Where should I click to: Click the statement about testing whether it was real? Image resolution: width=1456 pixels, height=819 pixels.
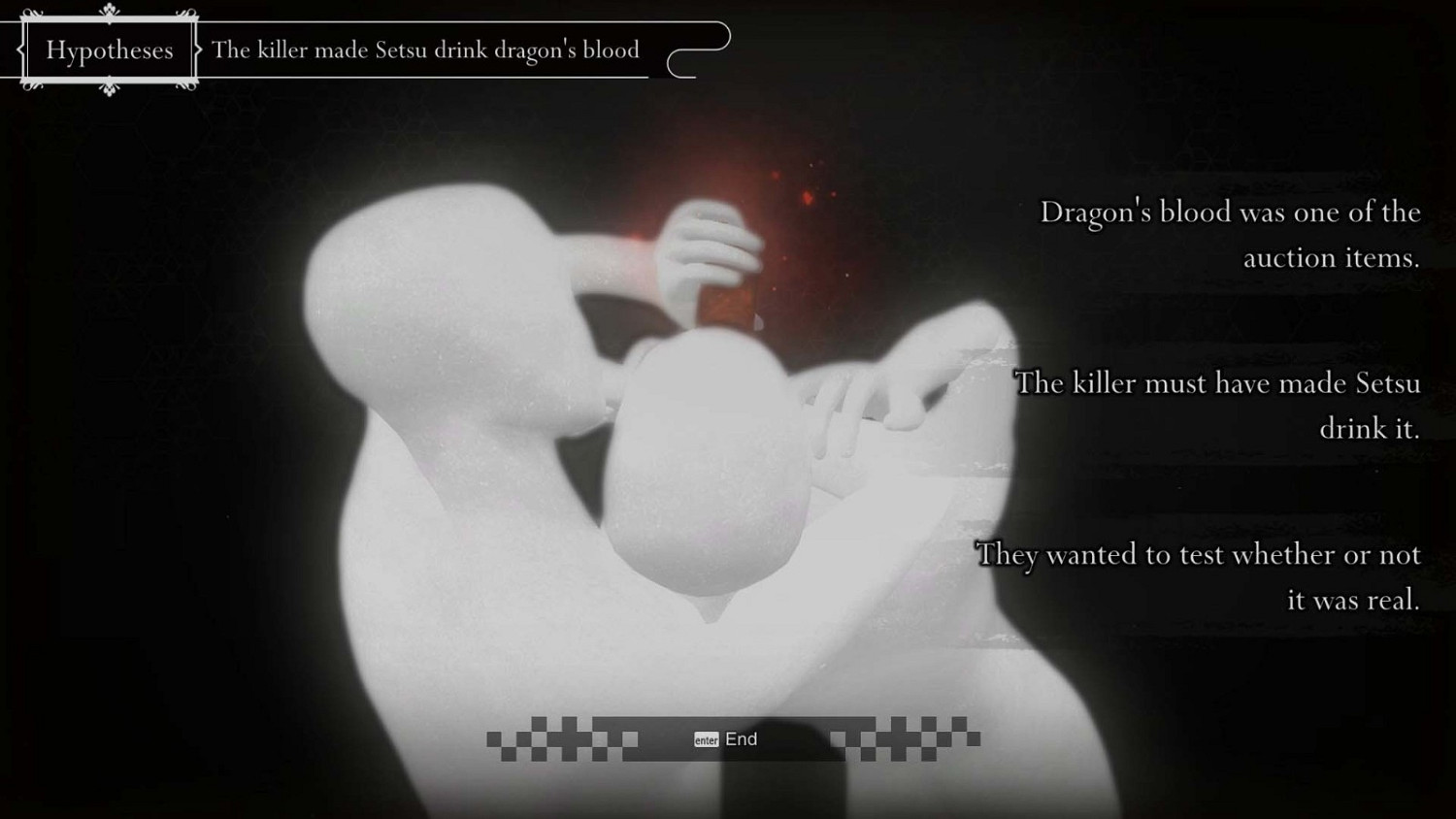(x=1199, y=576)
